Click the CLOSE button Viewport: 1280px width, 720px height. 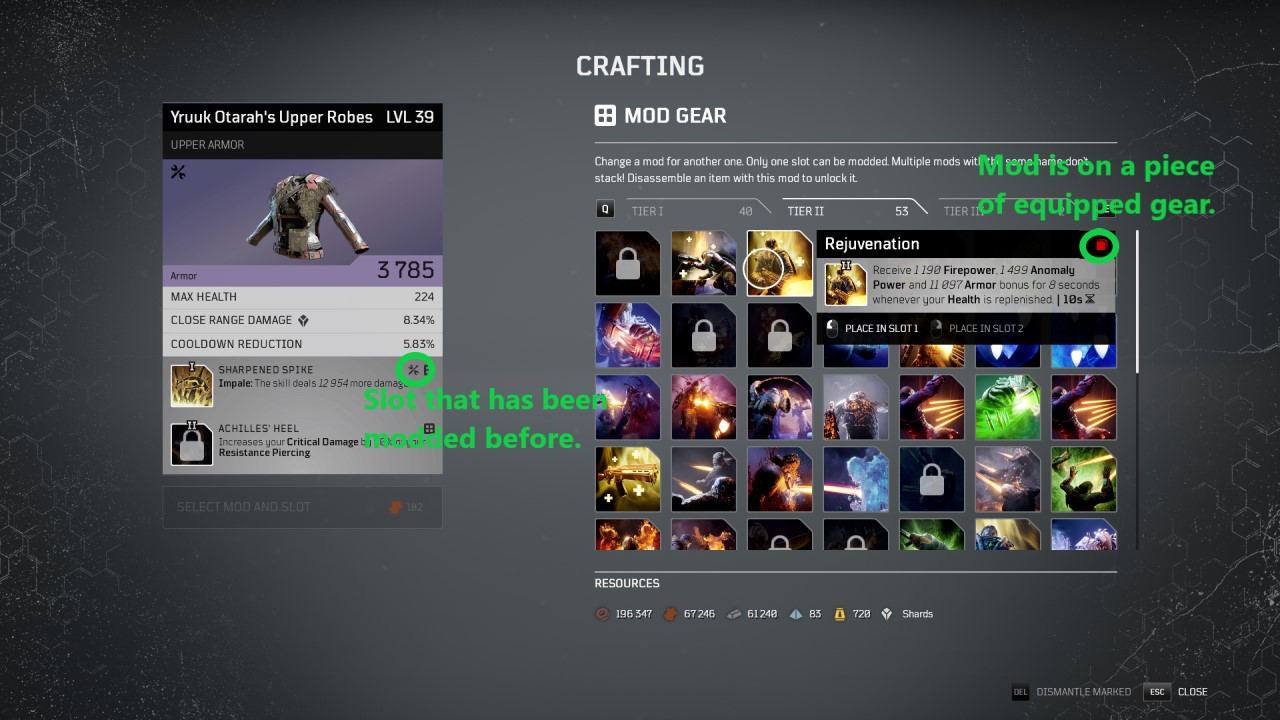pyautogui.click(x=1192, y=691)
